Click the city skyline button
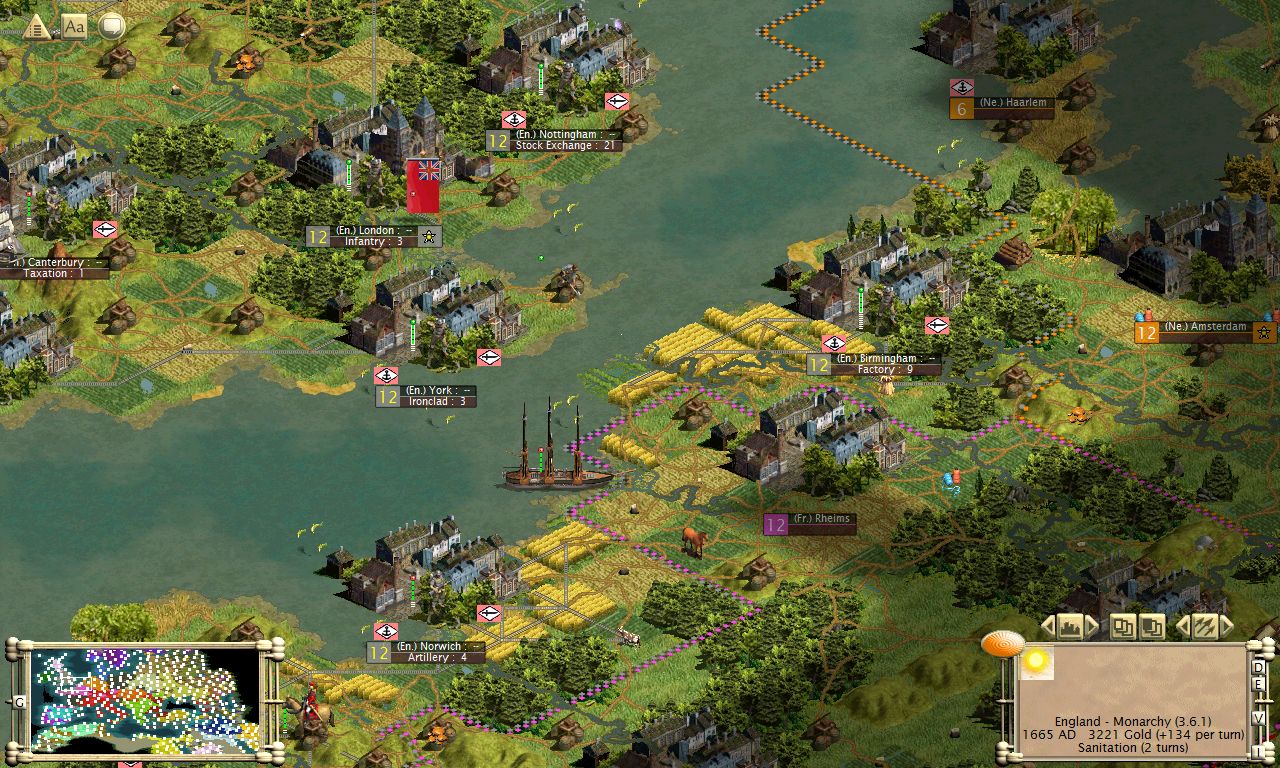 (x=1070, y=627)
